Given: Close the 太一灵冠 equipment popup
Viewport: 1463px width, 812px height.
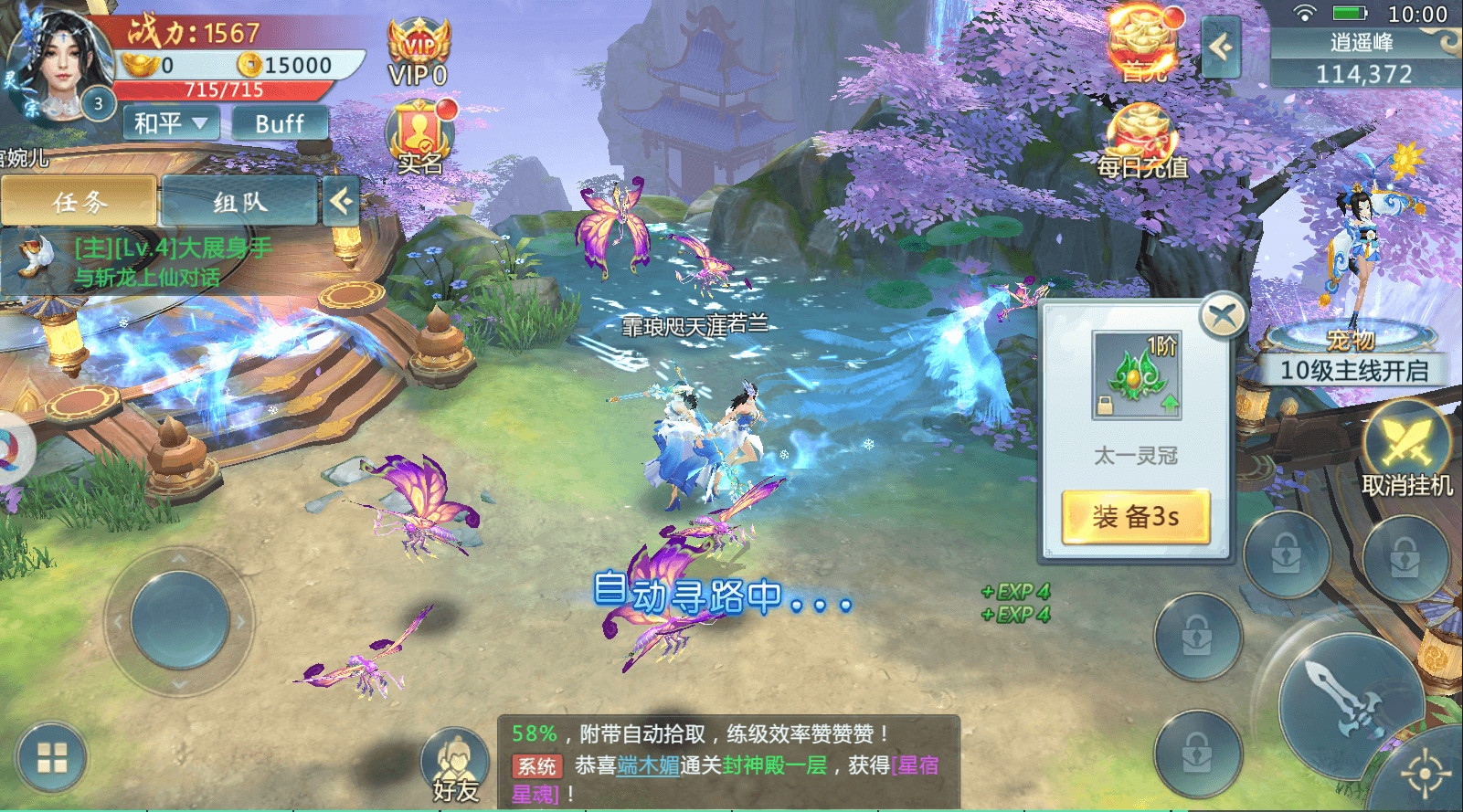Looking at the screenshot, I should (1223, 317).
